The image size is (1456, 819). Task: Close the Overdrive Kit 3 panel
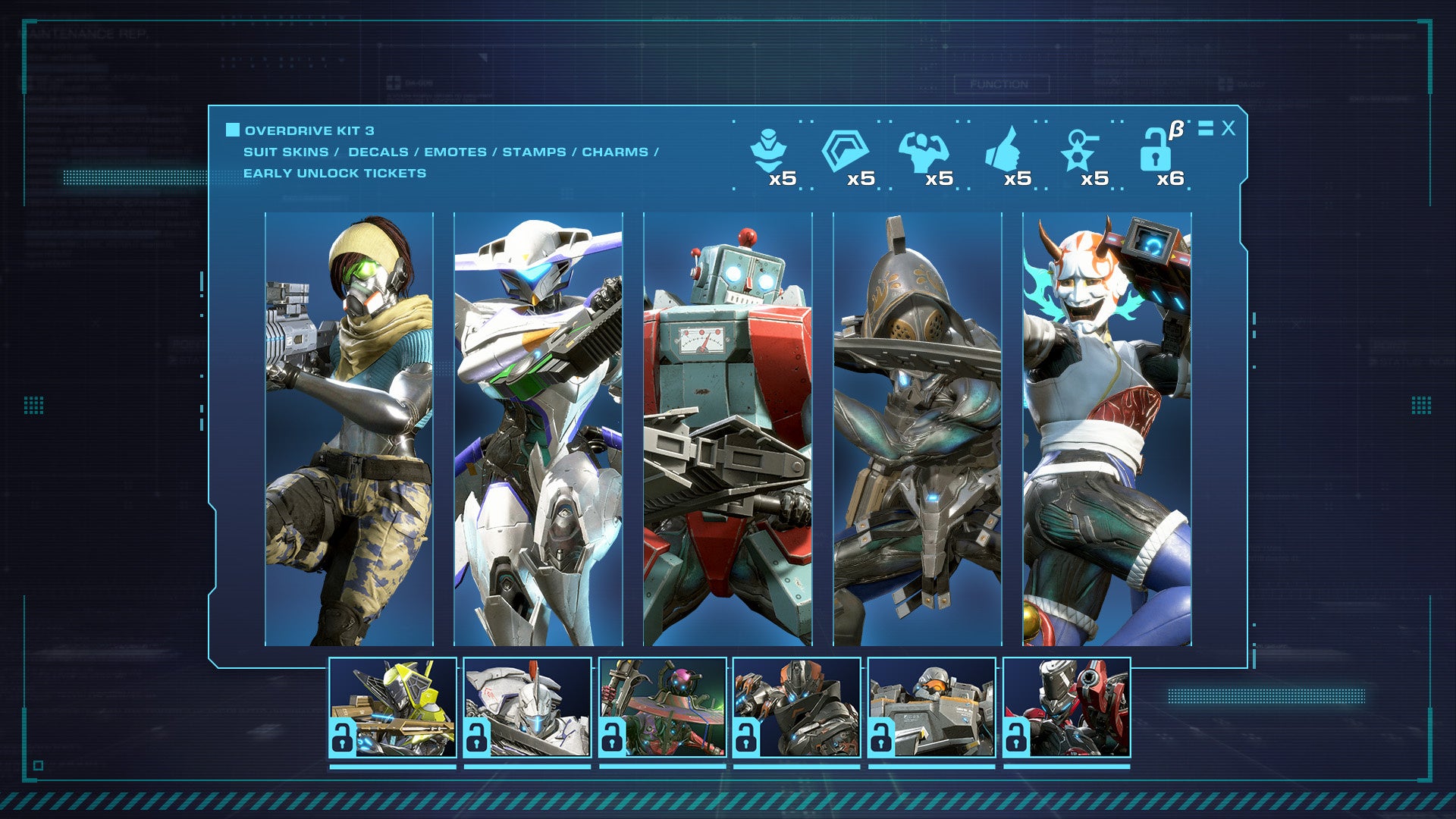(x=1228, y=129)
